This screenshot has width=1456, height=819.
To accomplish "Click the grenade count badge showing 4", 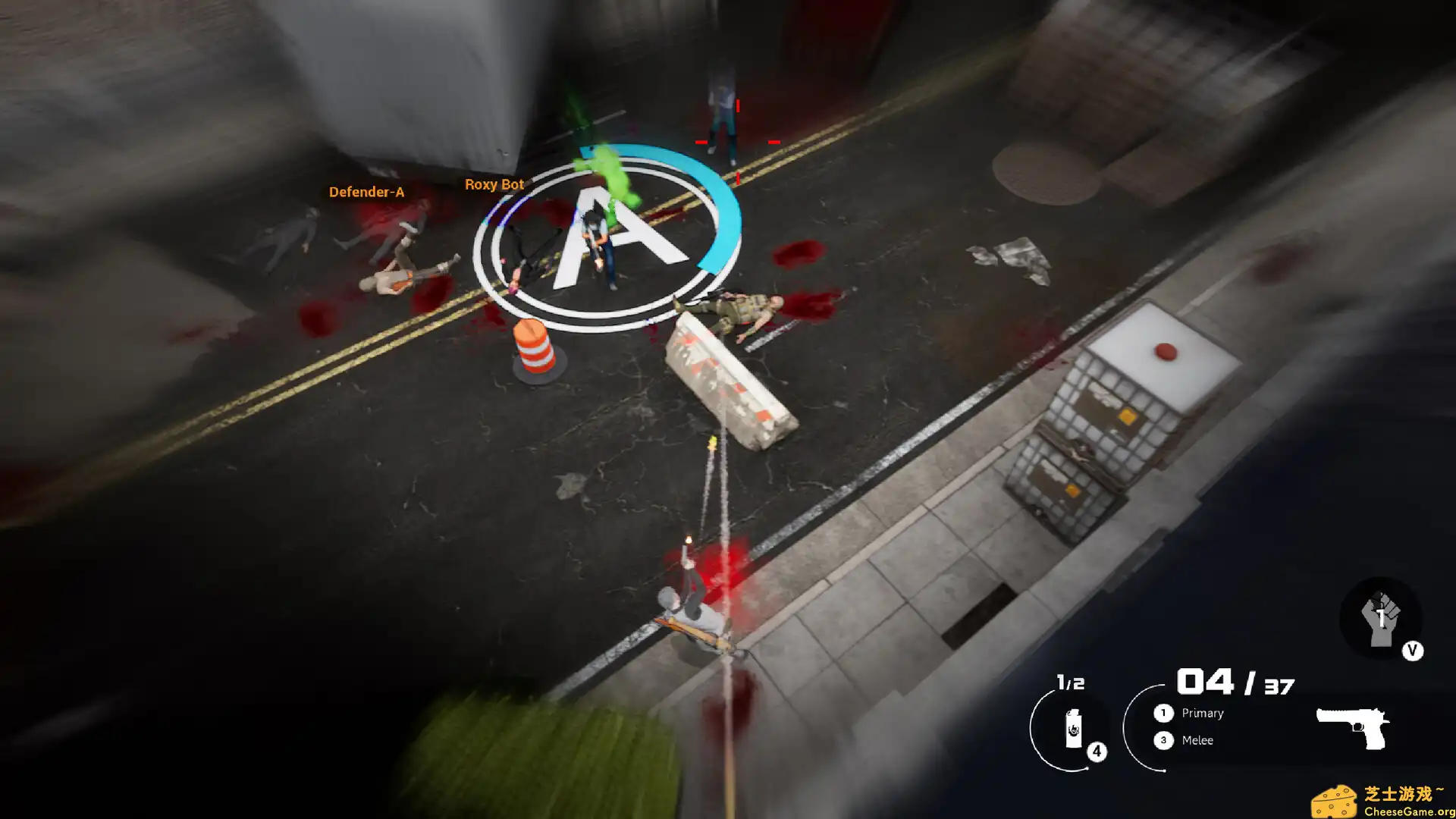I will [x=1095, y=750].
